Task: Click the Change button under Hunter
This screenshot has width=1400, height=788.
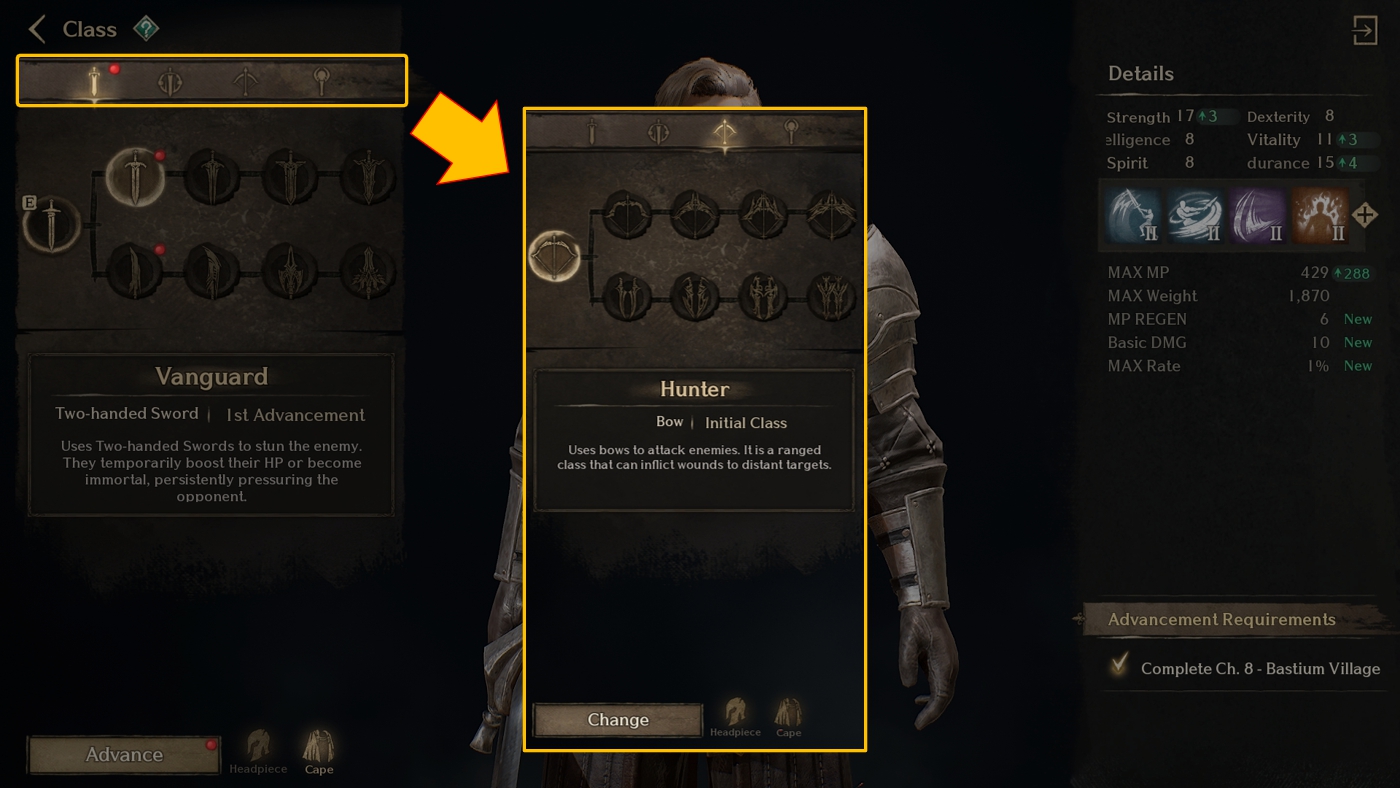Action: [618, 720]
